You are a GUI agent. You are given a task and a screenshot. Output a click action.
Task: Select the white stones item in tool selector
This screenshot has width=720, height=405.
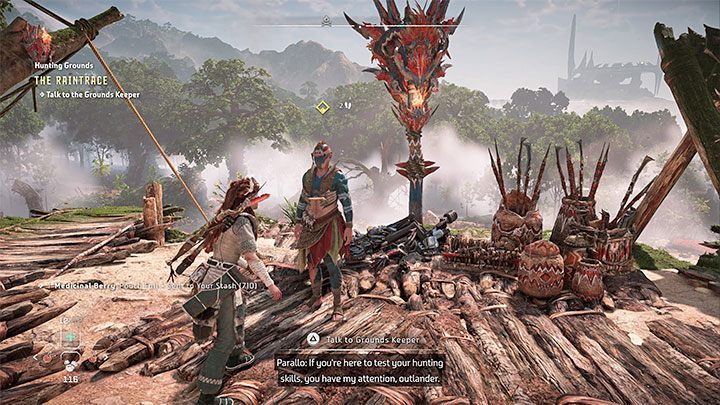pos(70,364)
